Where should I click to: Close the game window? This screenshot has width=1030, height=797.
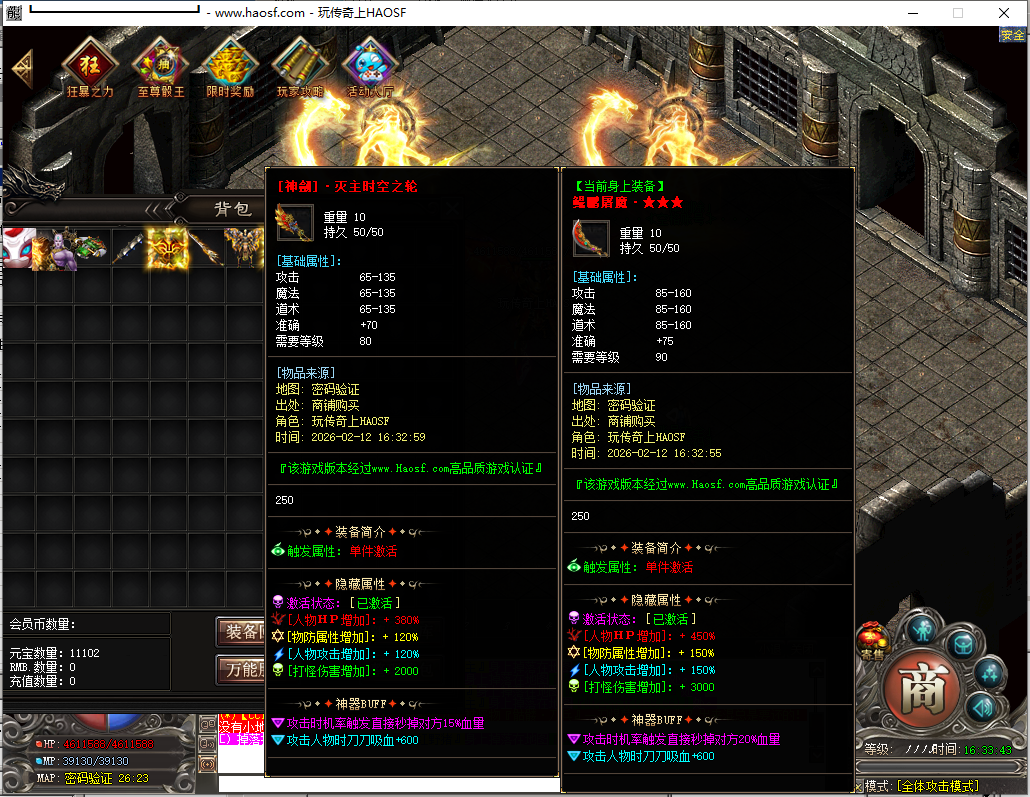pyautogui.click(x=1004, y=13)
